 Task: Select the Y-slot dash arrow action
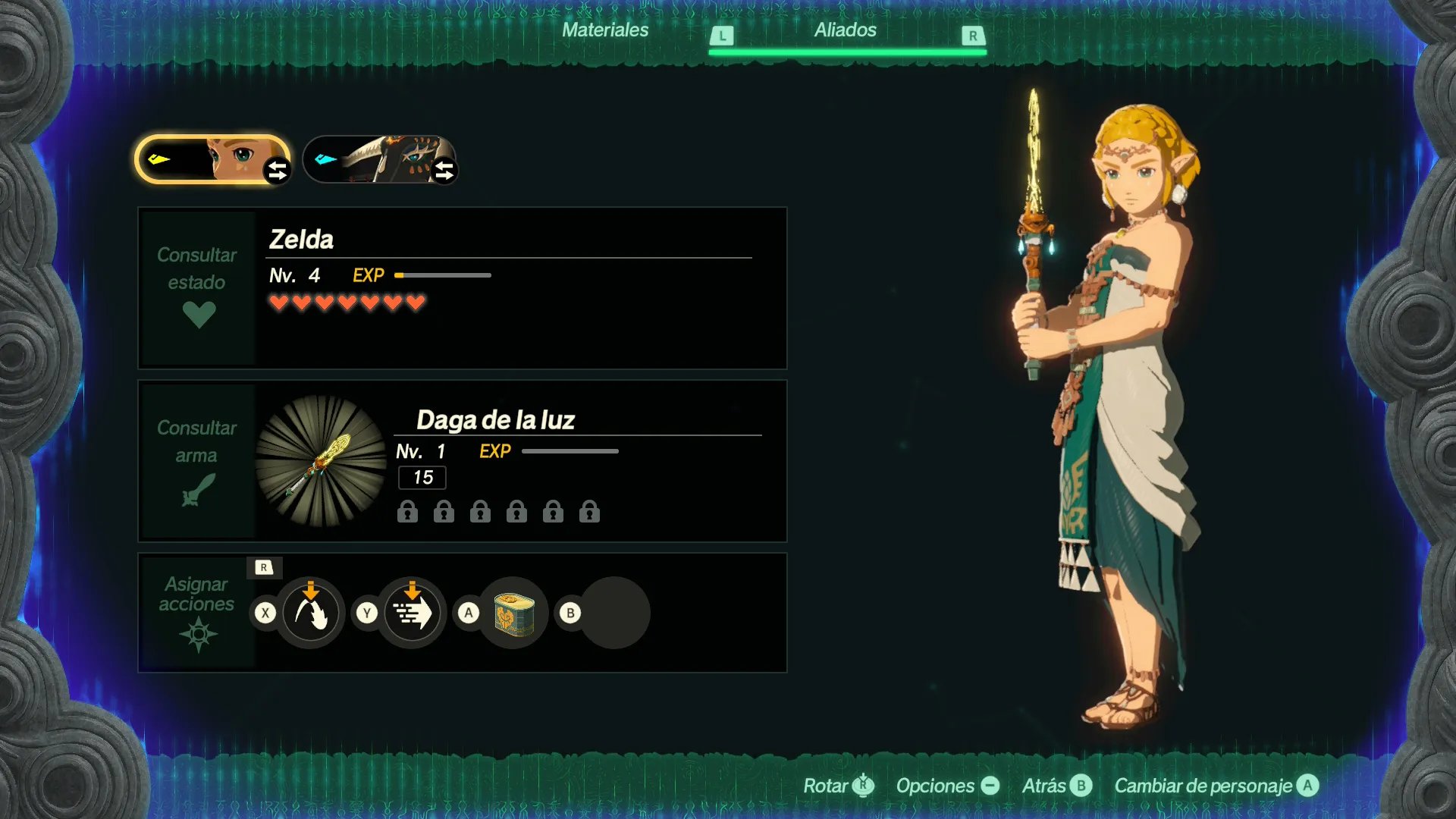[x=412, y=613]
